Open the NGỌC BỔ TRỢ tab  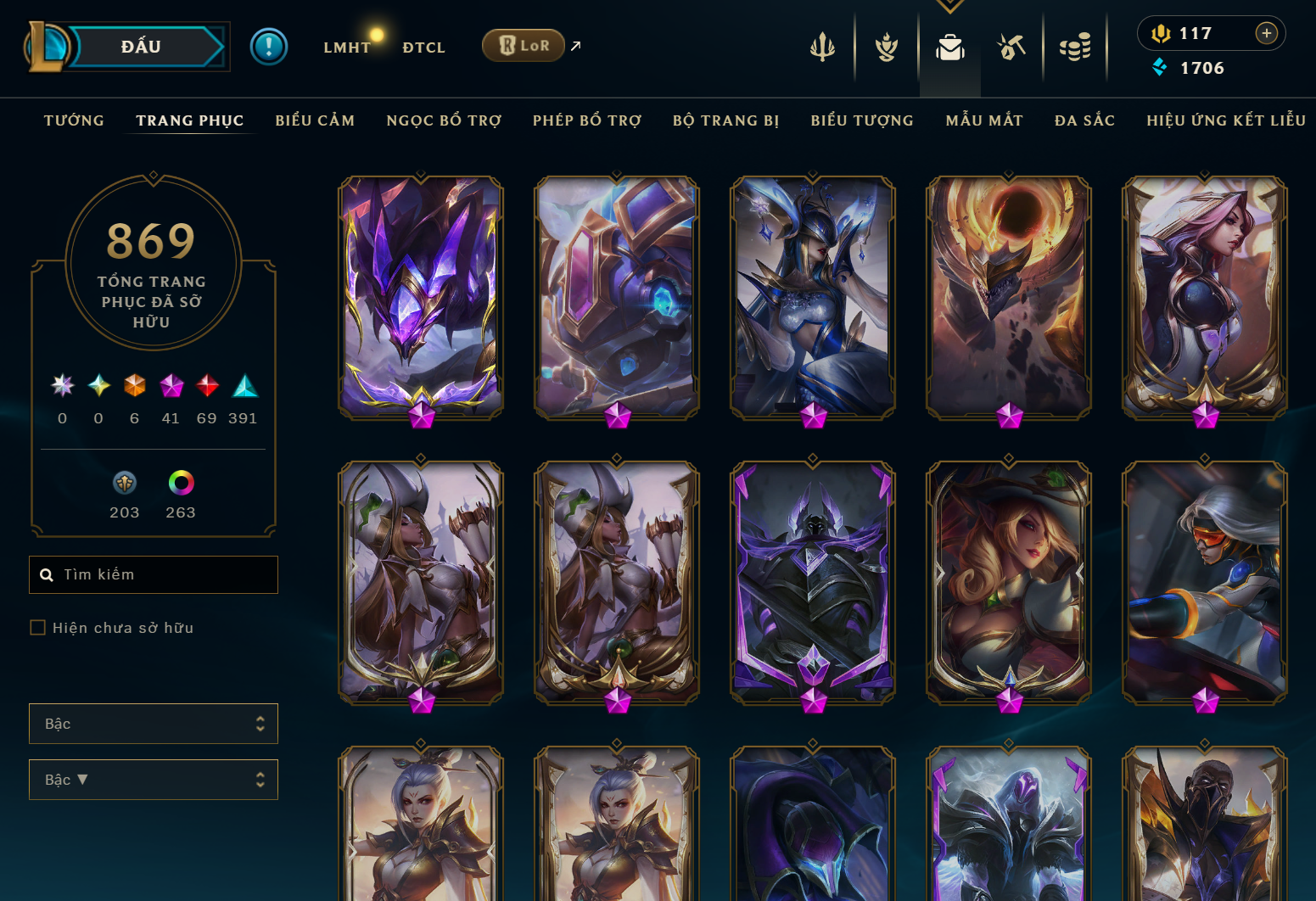tap(444, 120)
